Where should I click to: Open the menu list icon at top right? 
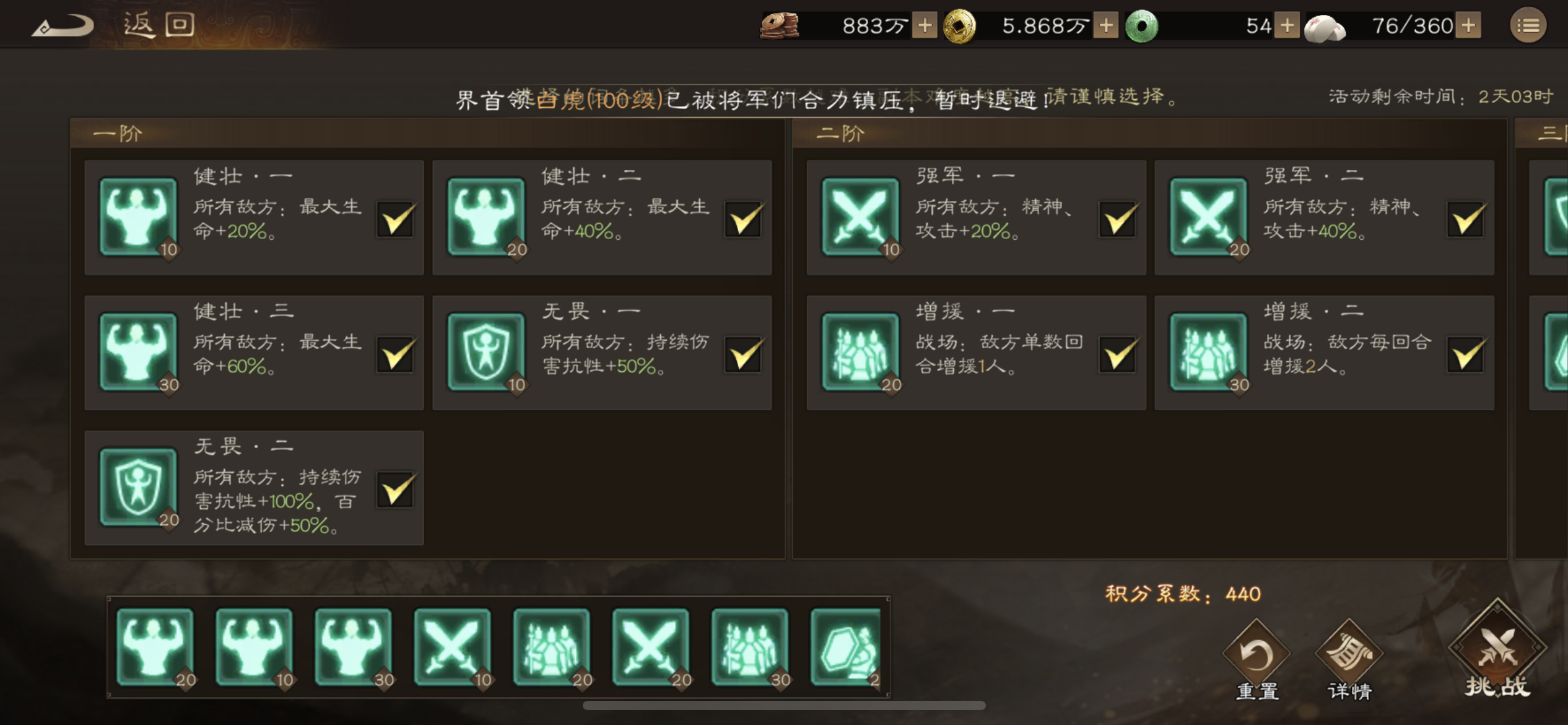click(1528, 25)
